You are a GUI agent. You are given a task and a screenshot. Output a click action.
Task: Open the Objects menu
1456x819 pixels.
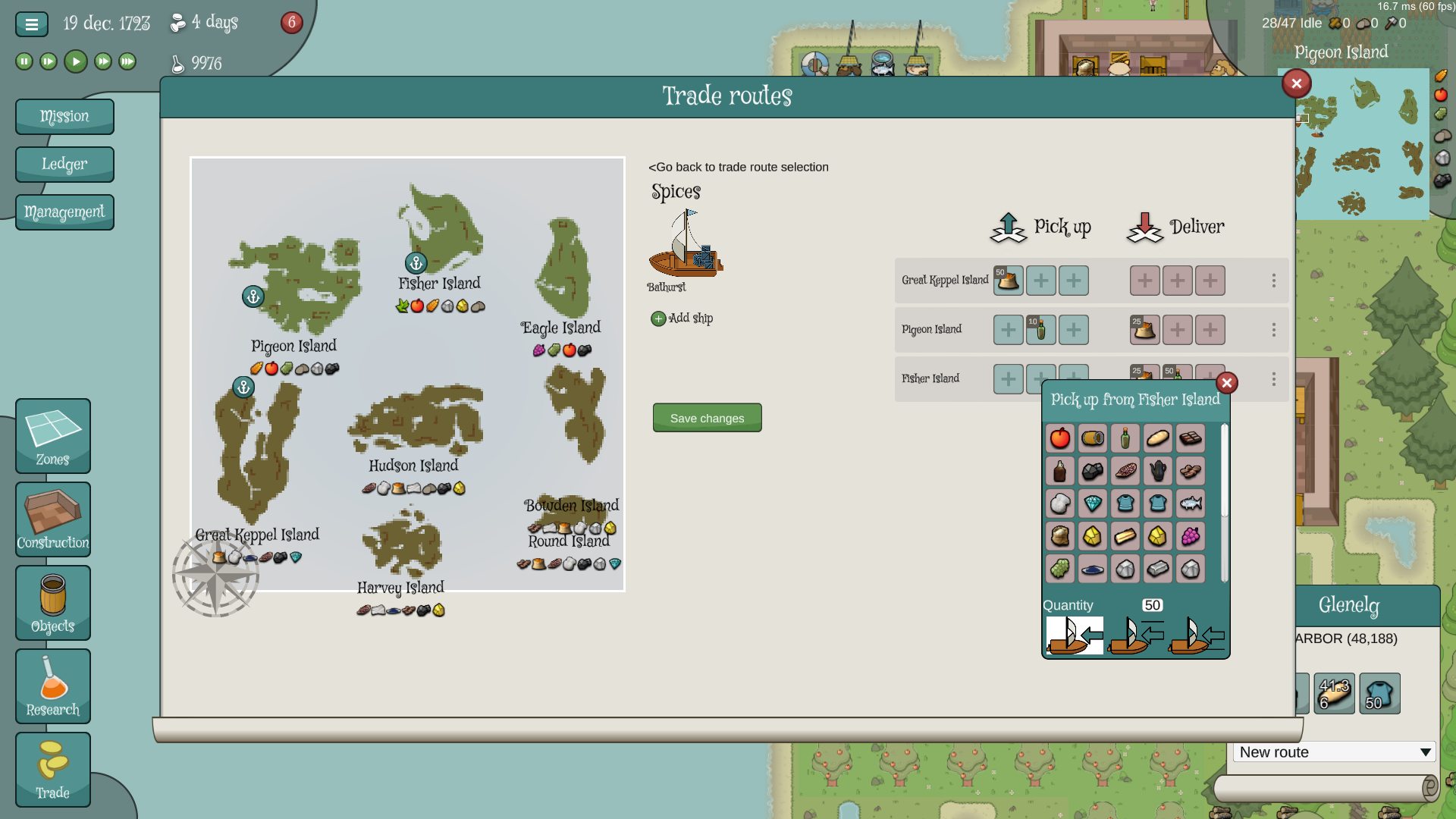[53, 603]
